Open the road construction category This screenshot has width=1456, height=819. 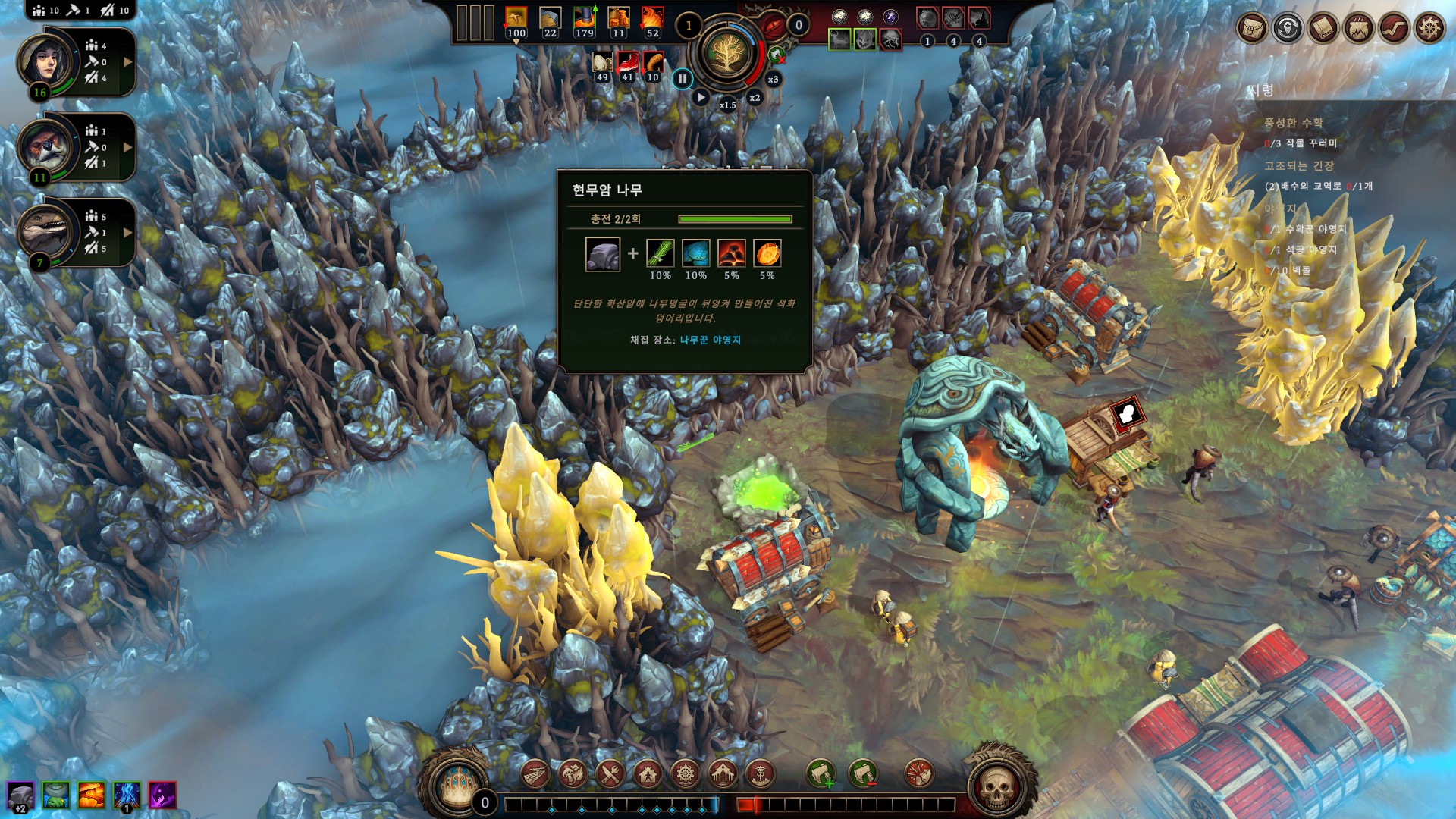click(x=535, y=775)
